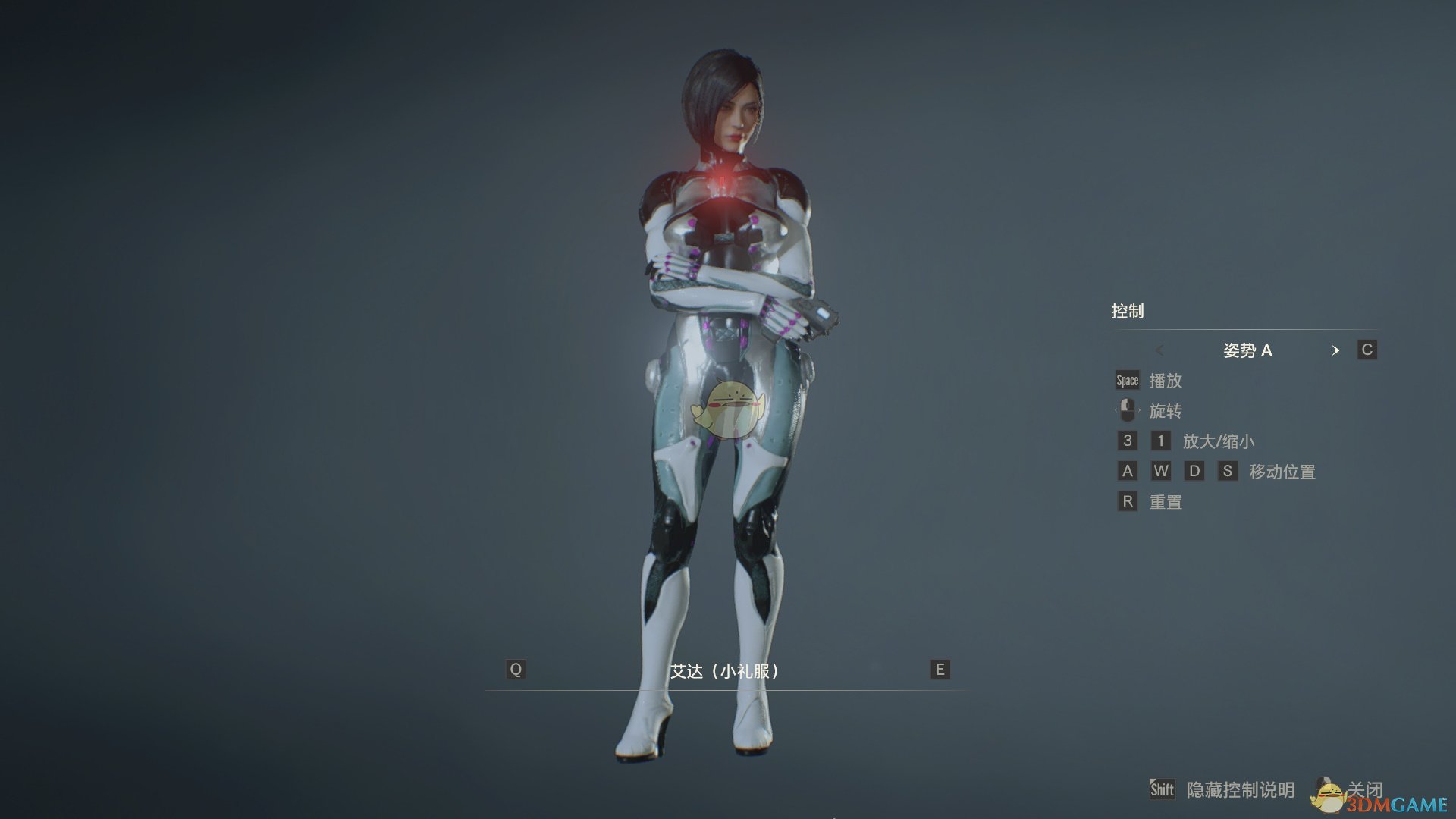Click the "E" key icon right of character name
The width and height of the screenshot is (1456, 819).
[x=940, y=670]
